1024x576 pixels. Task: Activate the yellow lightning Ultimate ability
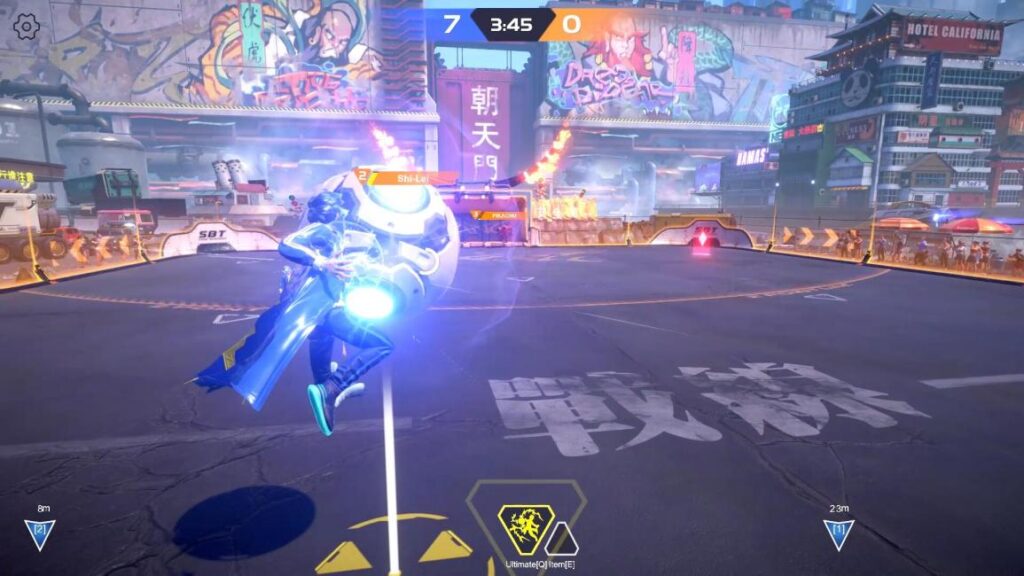click(x=526, y=529)
